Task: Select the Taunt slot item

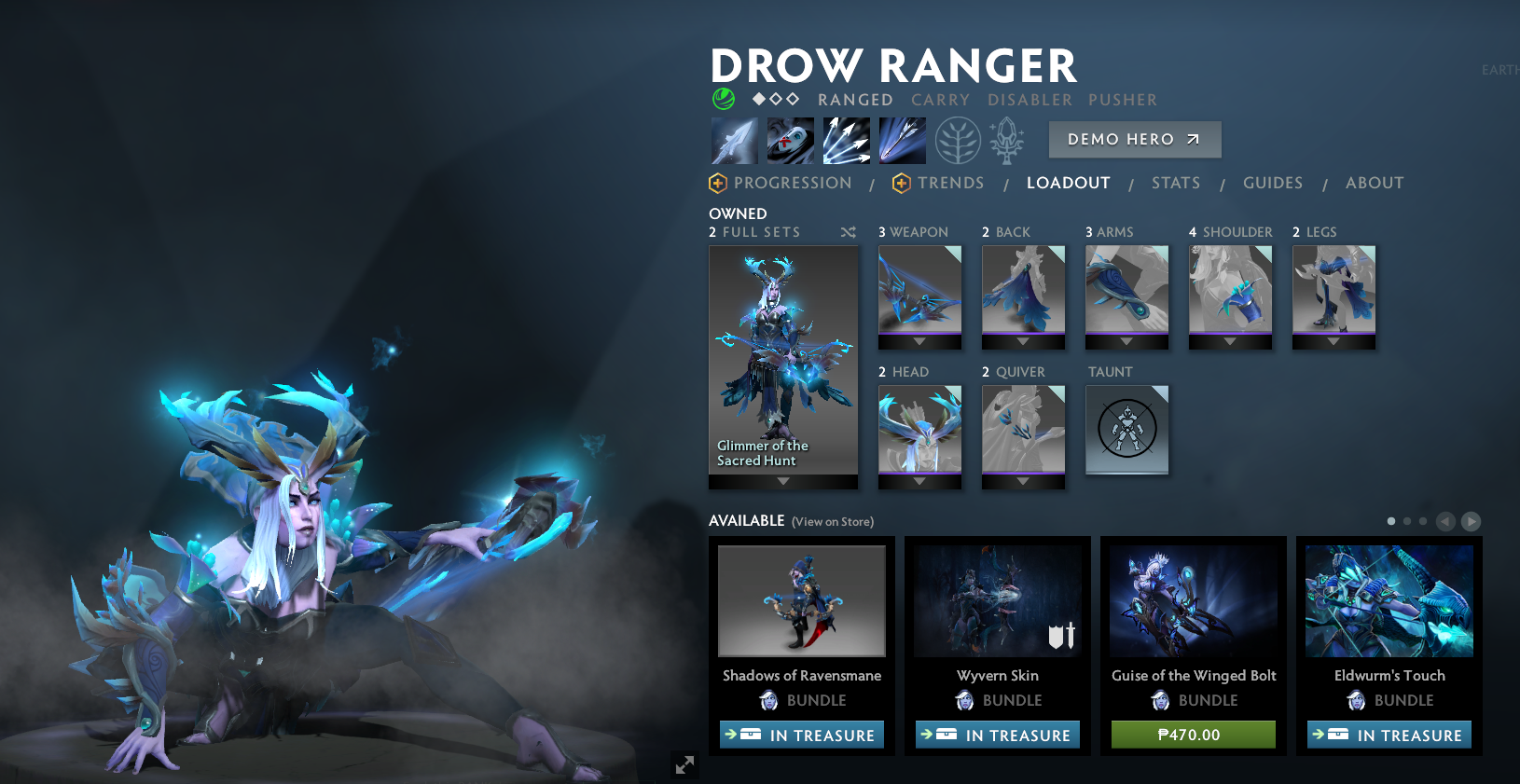Action: point(1127,430)
